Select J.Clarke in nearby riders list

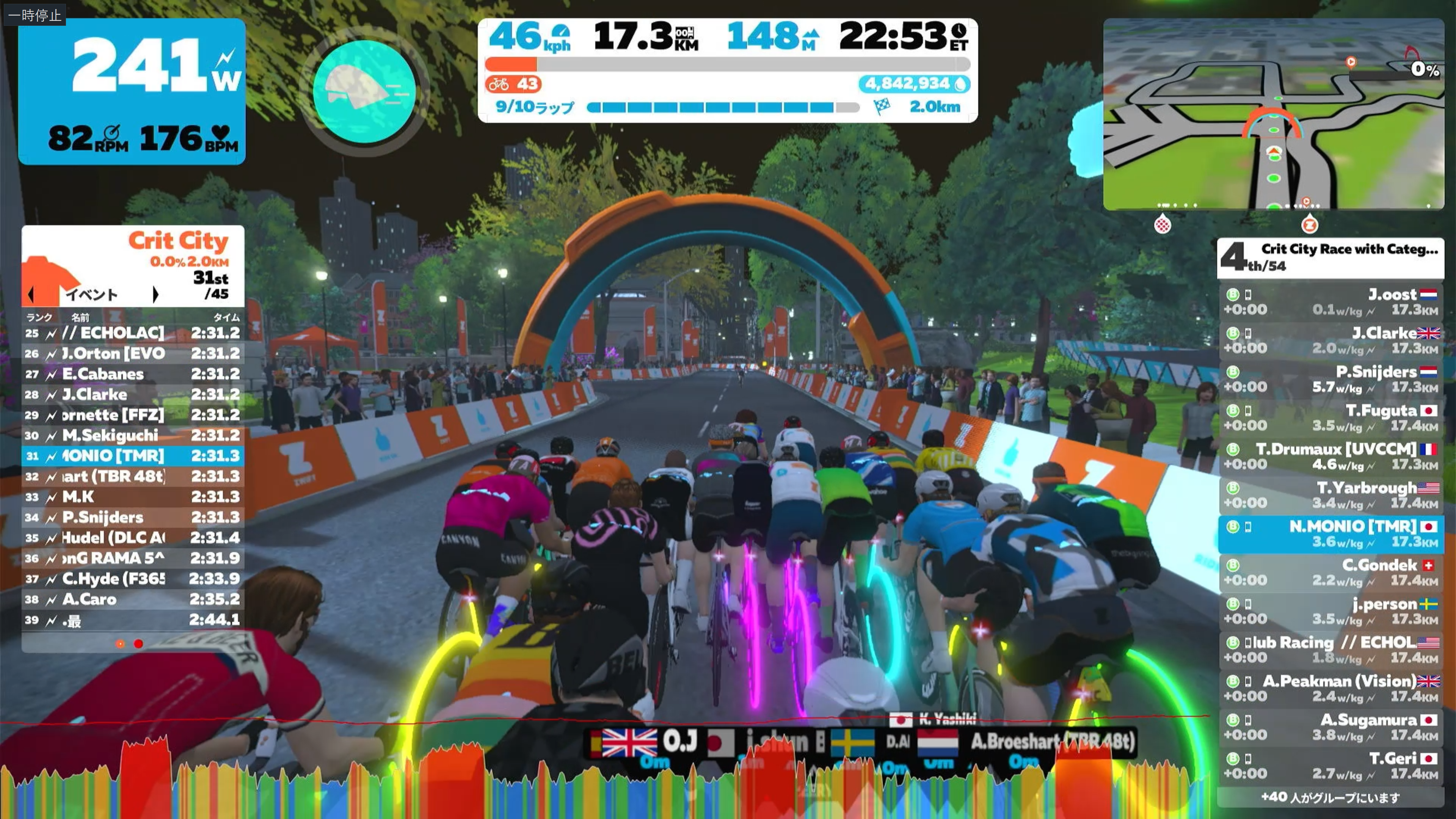pyautogui.click(x=1330, y=340)
